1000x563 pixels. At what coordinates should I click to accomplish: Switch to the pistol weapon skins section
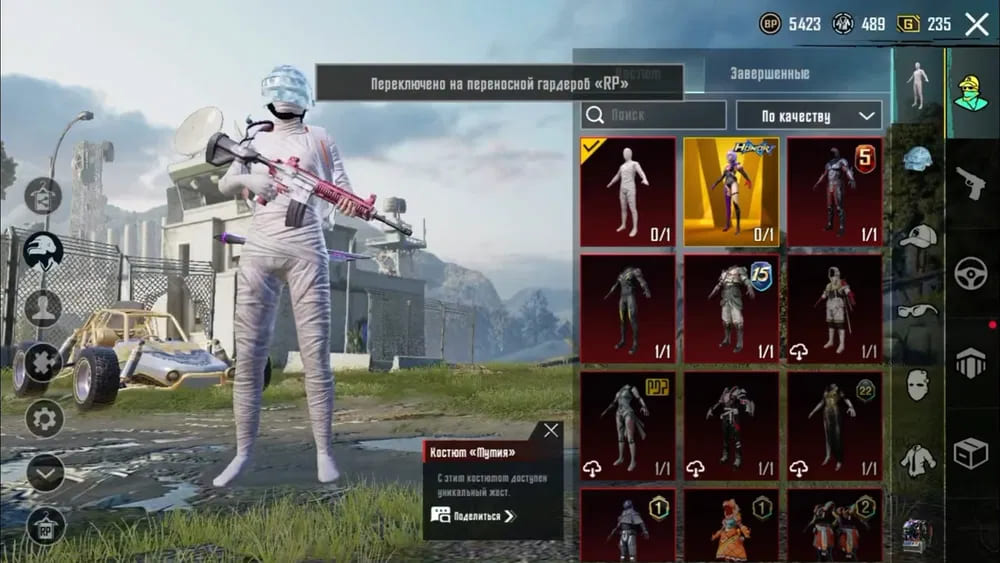pyautogui.click(x=970, y=183)
